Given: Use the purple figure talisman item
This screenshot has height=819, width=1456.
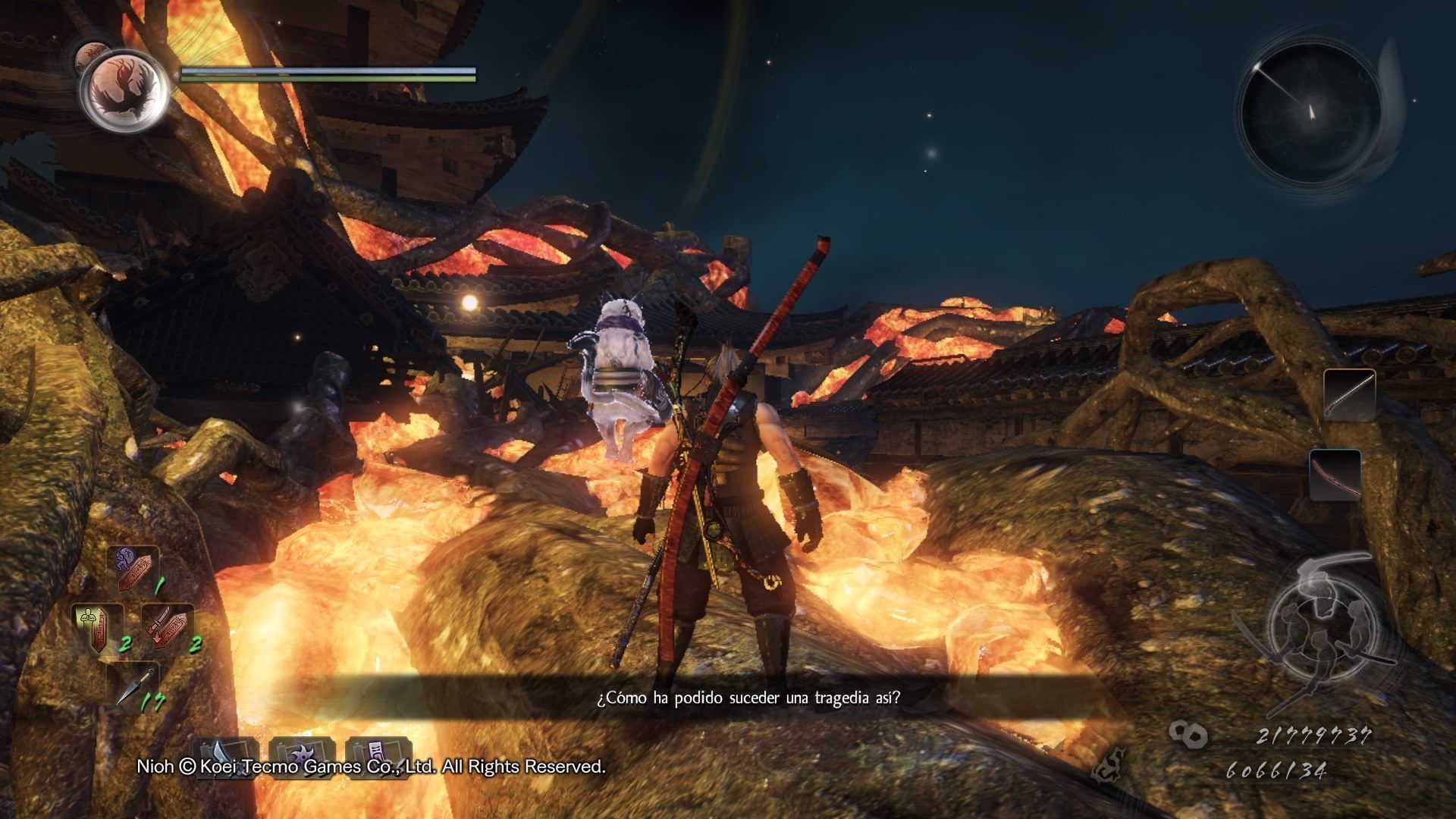Looking at the screenshot, I should 136,570.
